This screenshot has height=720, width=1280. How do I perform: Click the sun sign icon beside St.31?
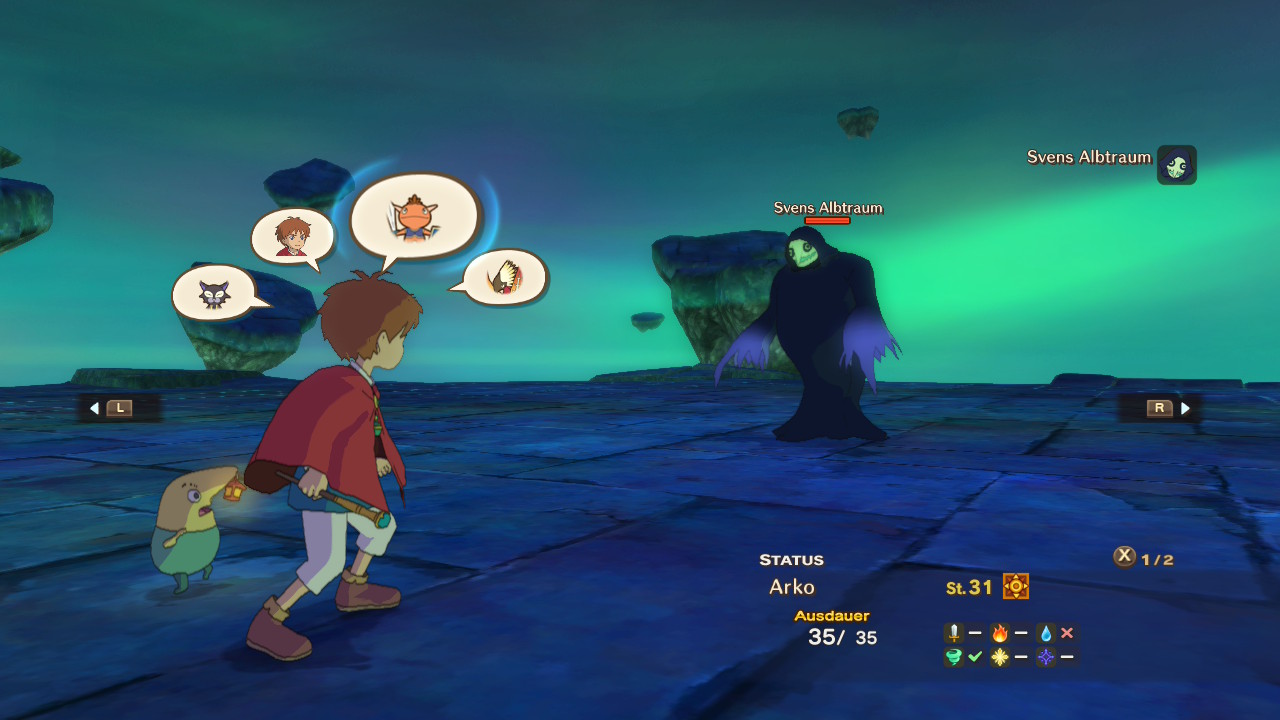[1016, 587]
